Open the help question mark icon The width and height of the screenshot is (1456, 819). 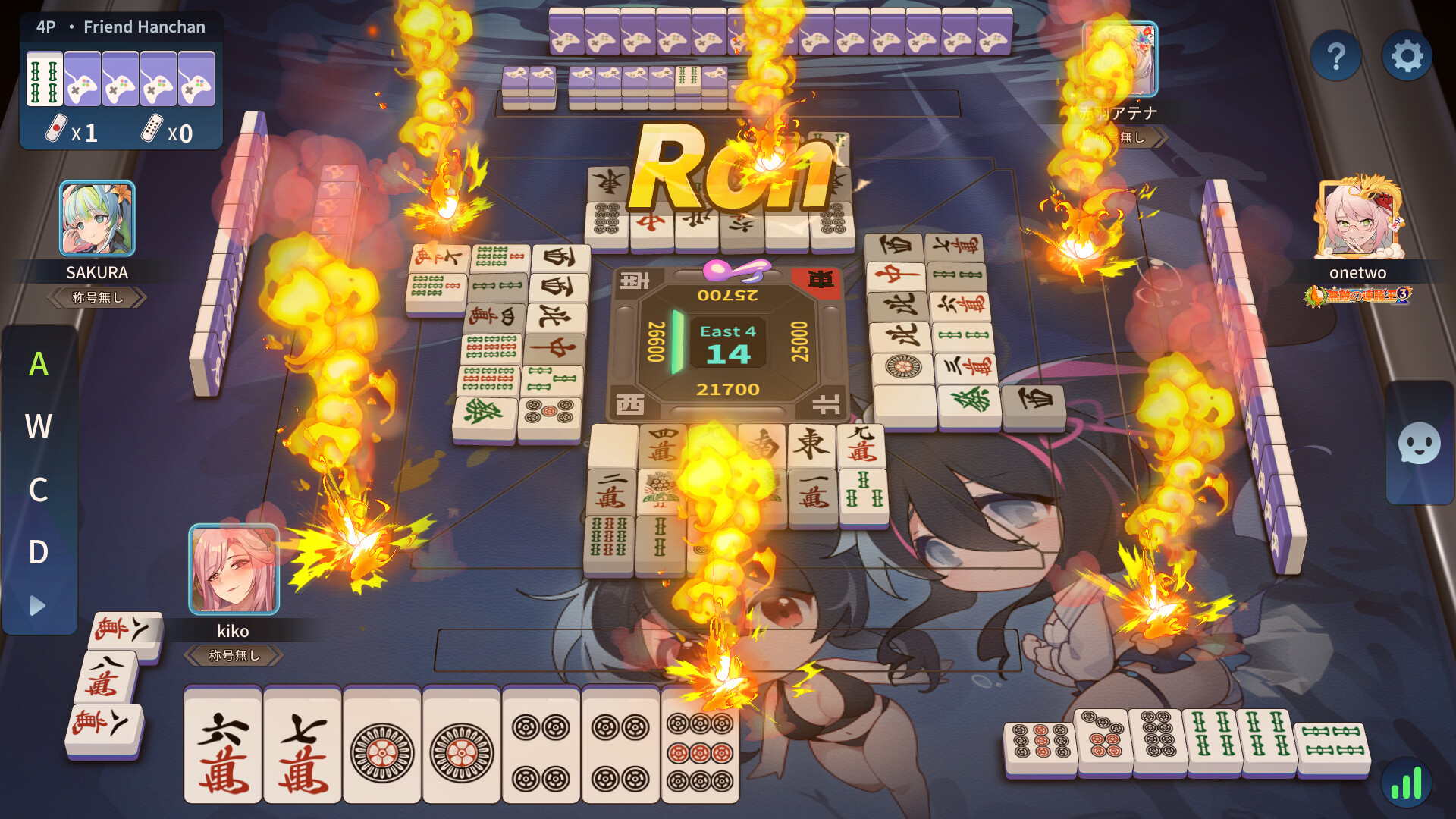point(1336,56)
